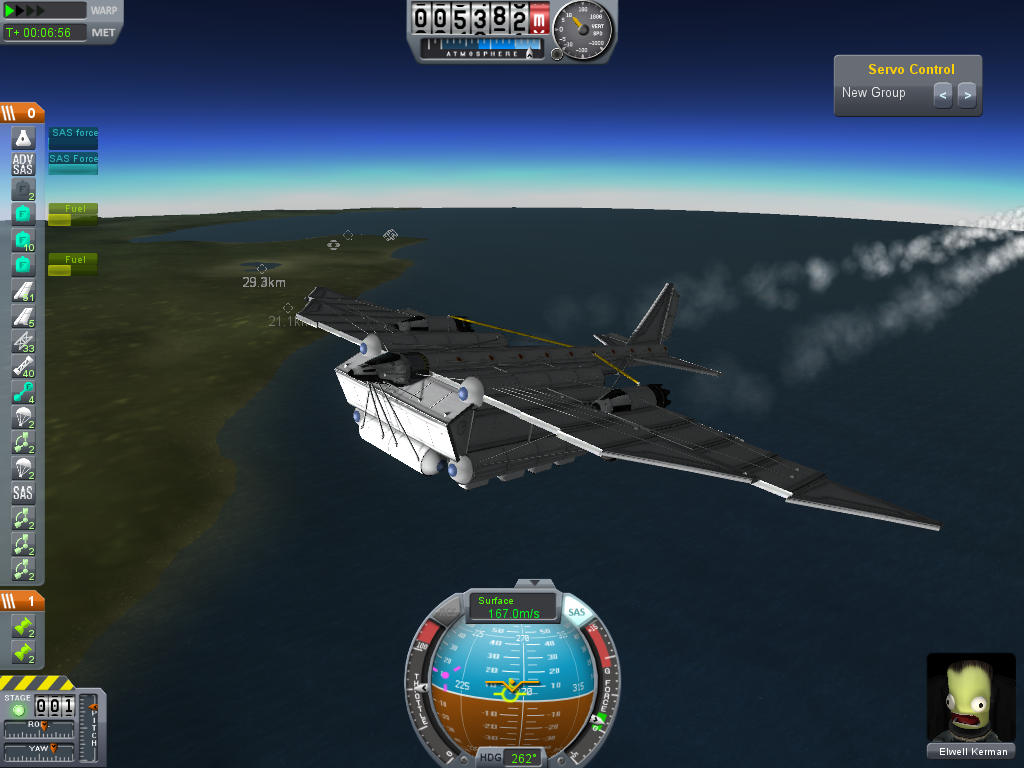Select the wing icon numbered 31

click(23, 291)
